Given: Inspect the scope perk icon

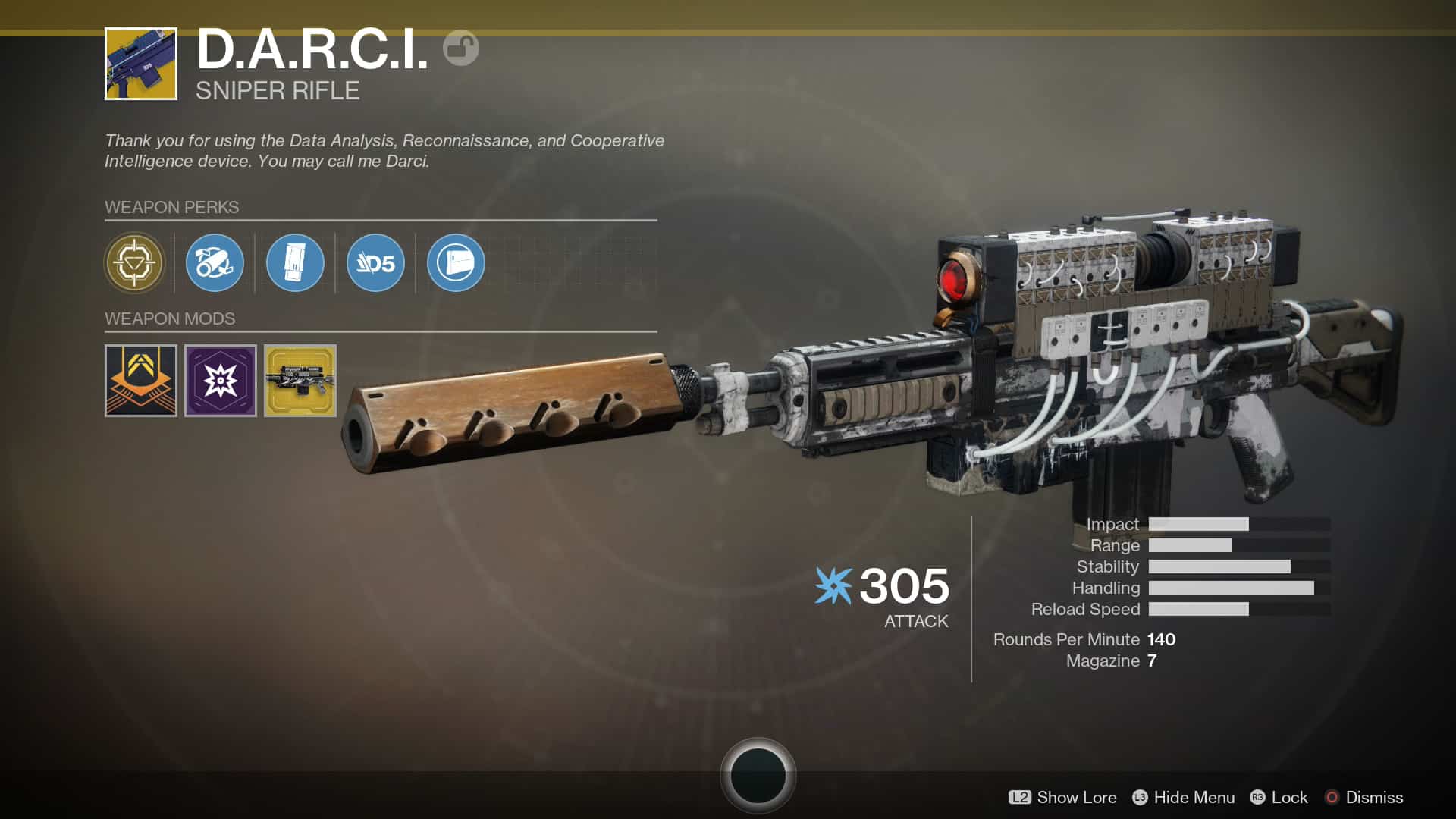Looking at the screenshot, I should tap(215, 263).
